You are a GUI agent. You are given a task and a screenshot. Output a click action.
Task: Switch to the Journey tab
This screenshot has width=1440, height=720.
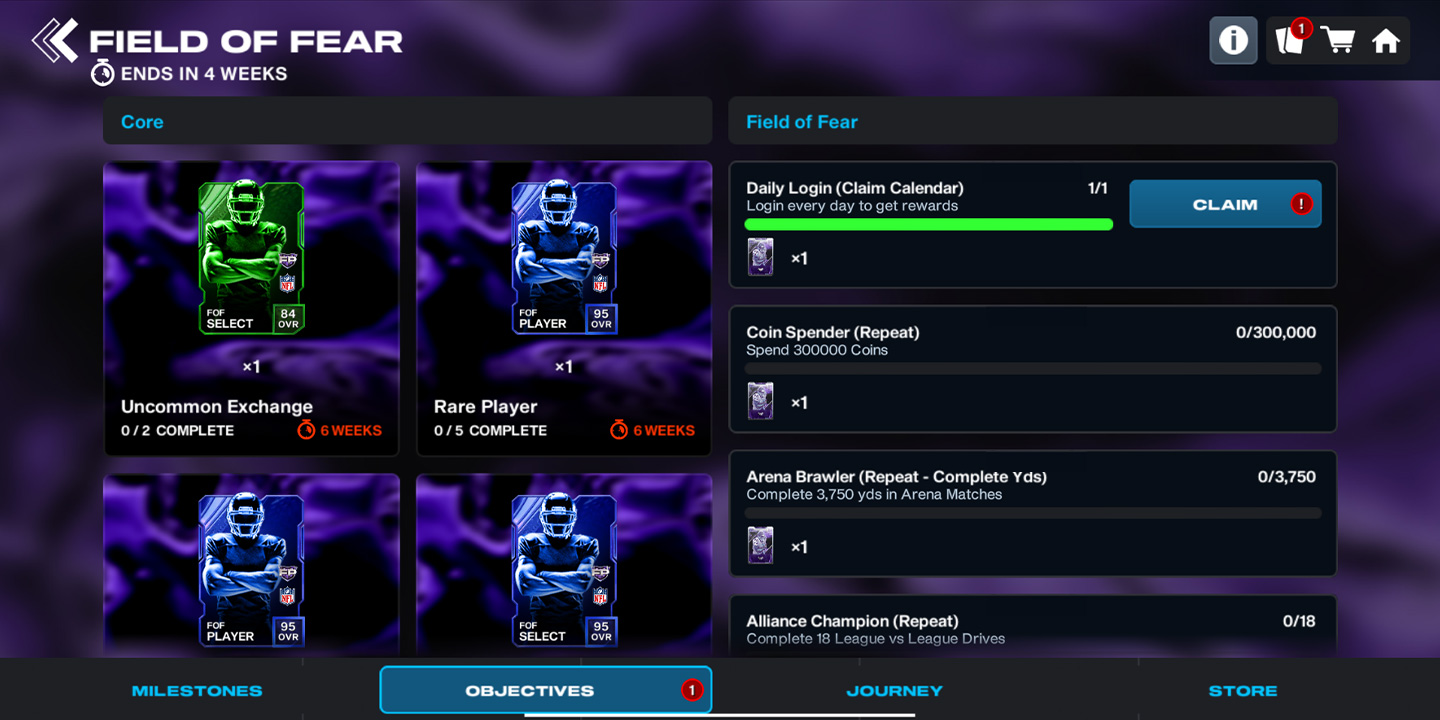[894, 690]
